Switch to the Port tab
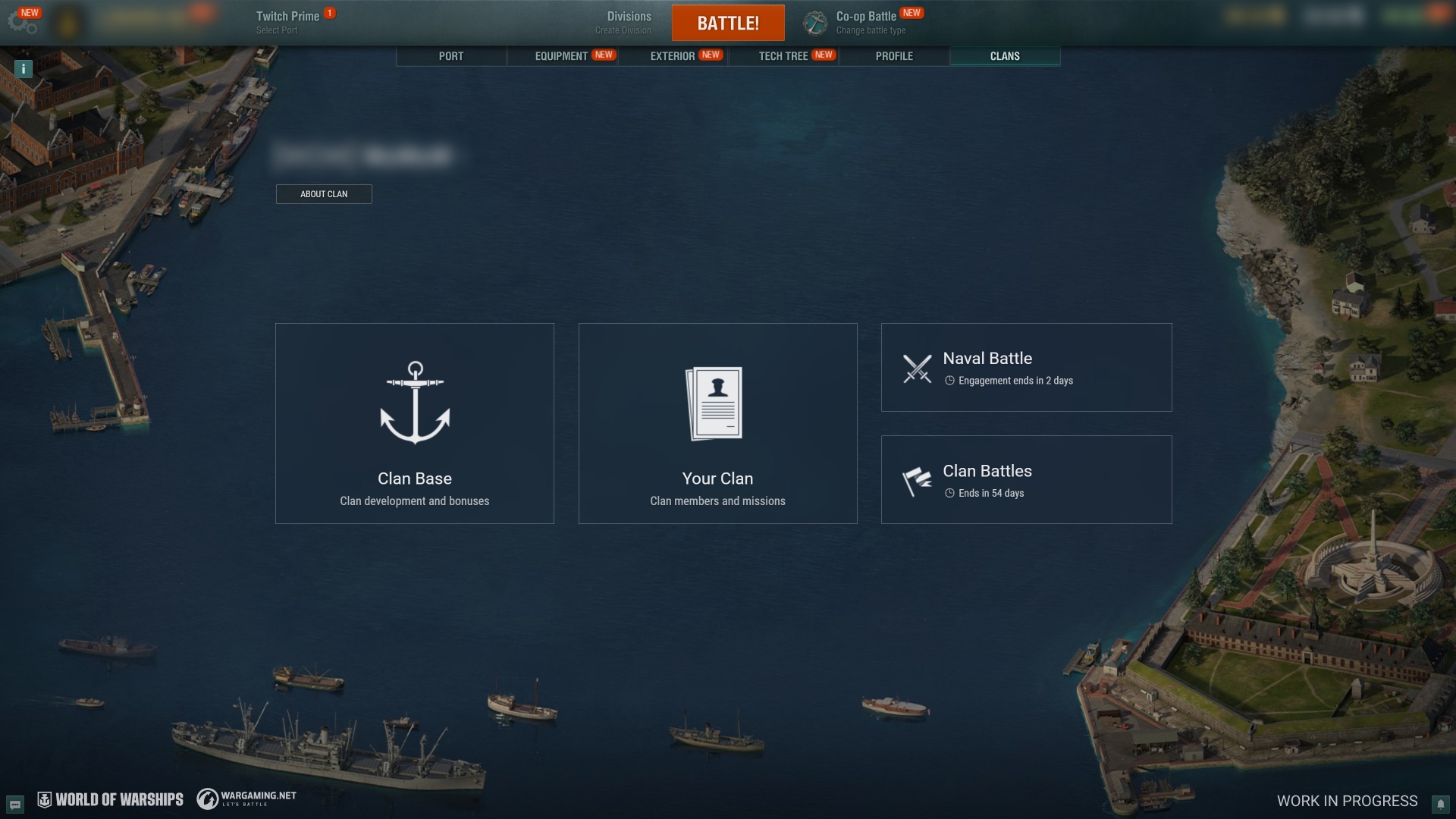This screenshot has width=1456, height=819. (451, 56)
